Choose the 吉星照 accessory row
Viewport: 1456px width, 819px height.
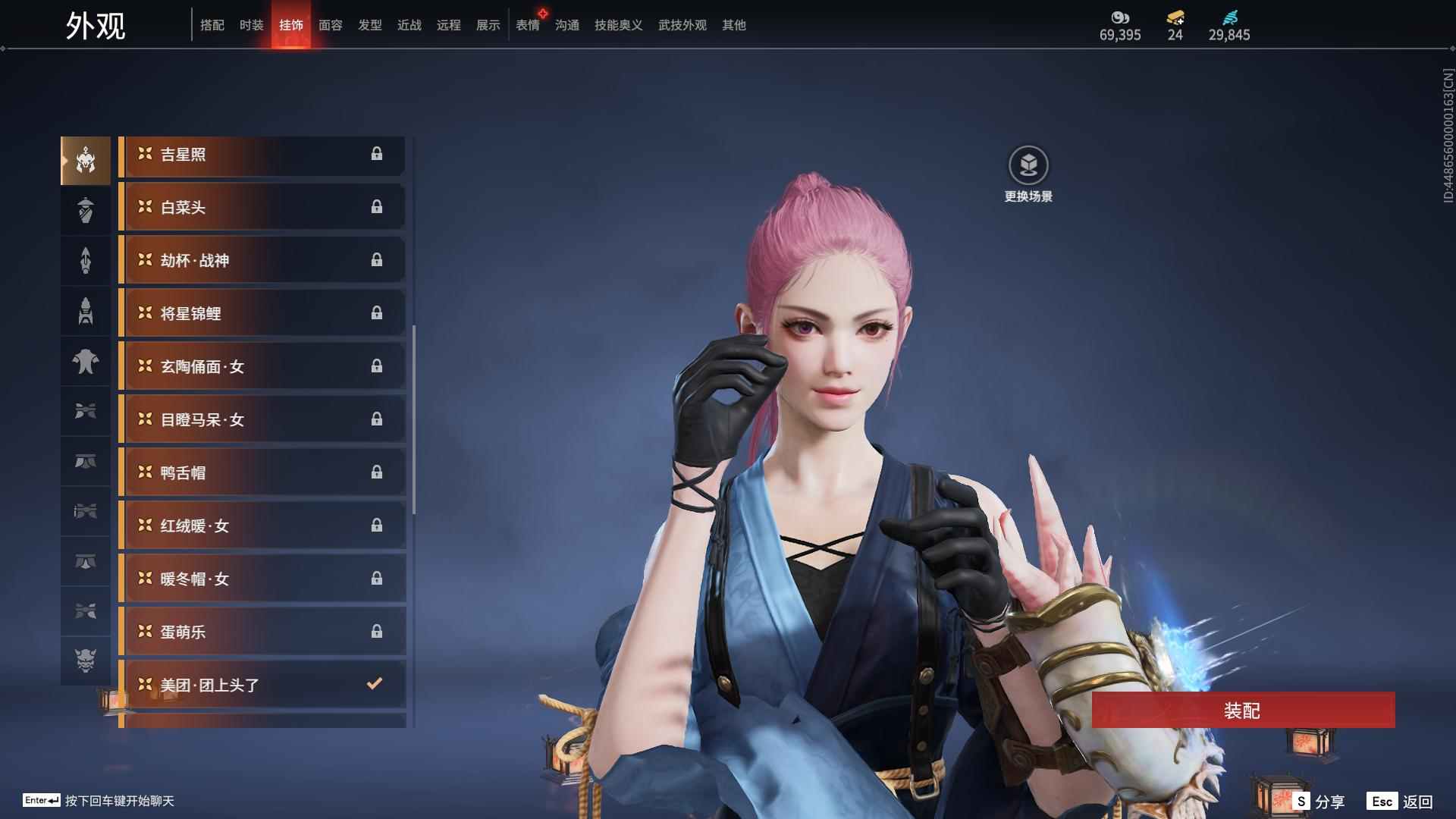click(262, 155)
